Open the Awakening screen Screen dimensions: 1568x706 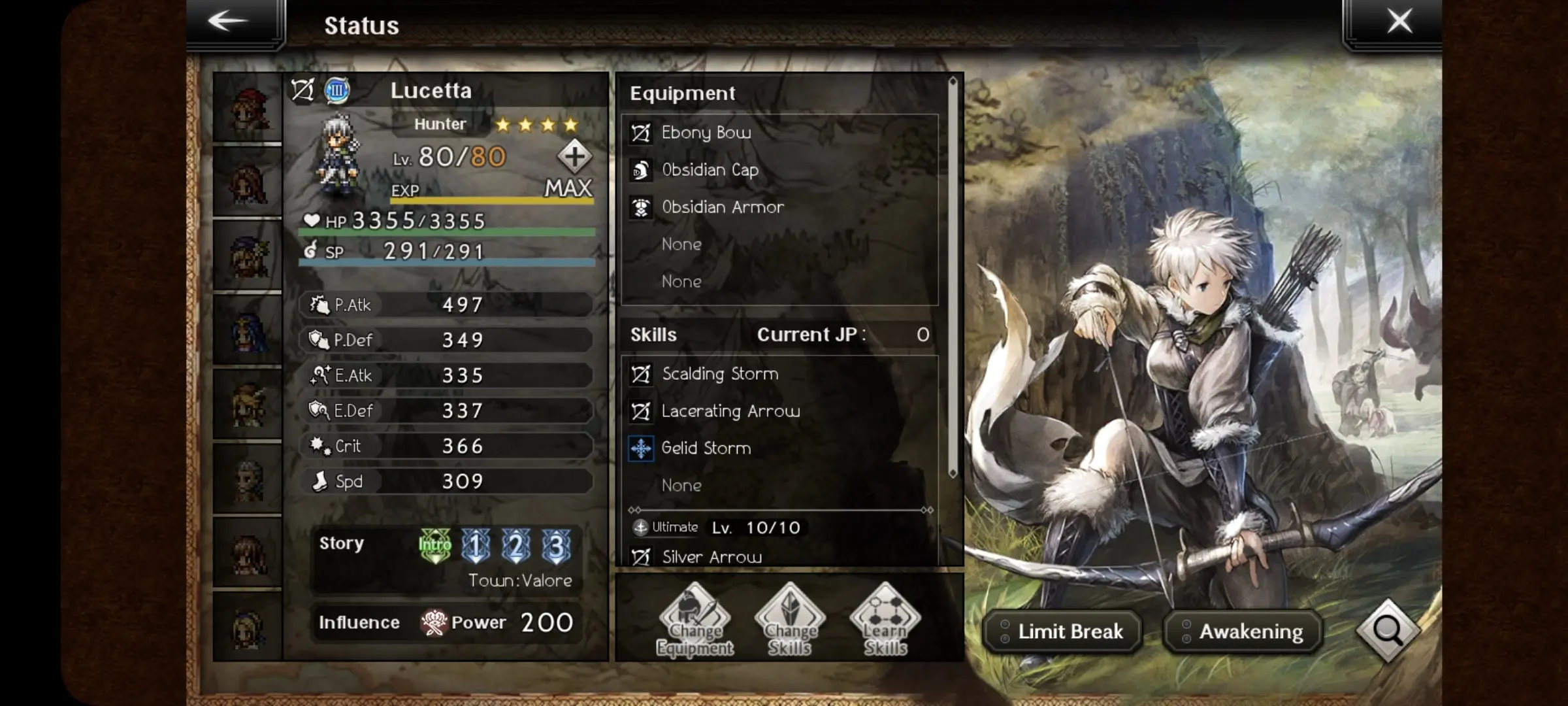coord(1243,631)
